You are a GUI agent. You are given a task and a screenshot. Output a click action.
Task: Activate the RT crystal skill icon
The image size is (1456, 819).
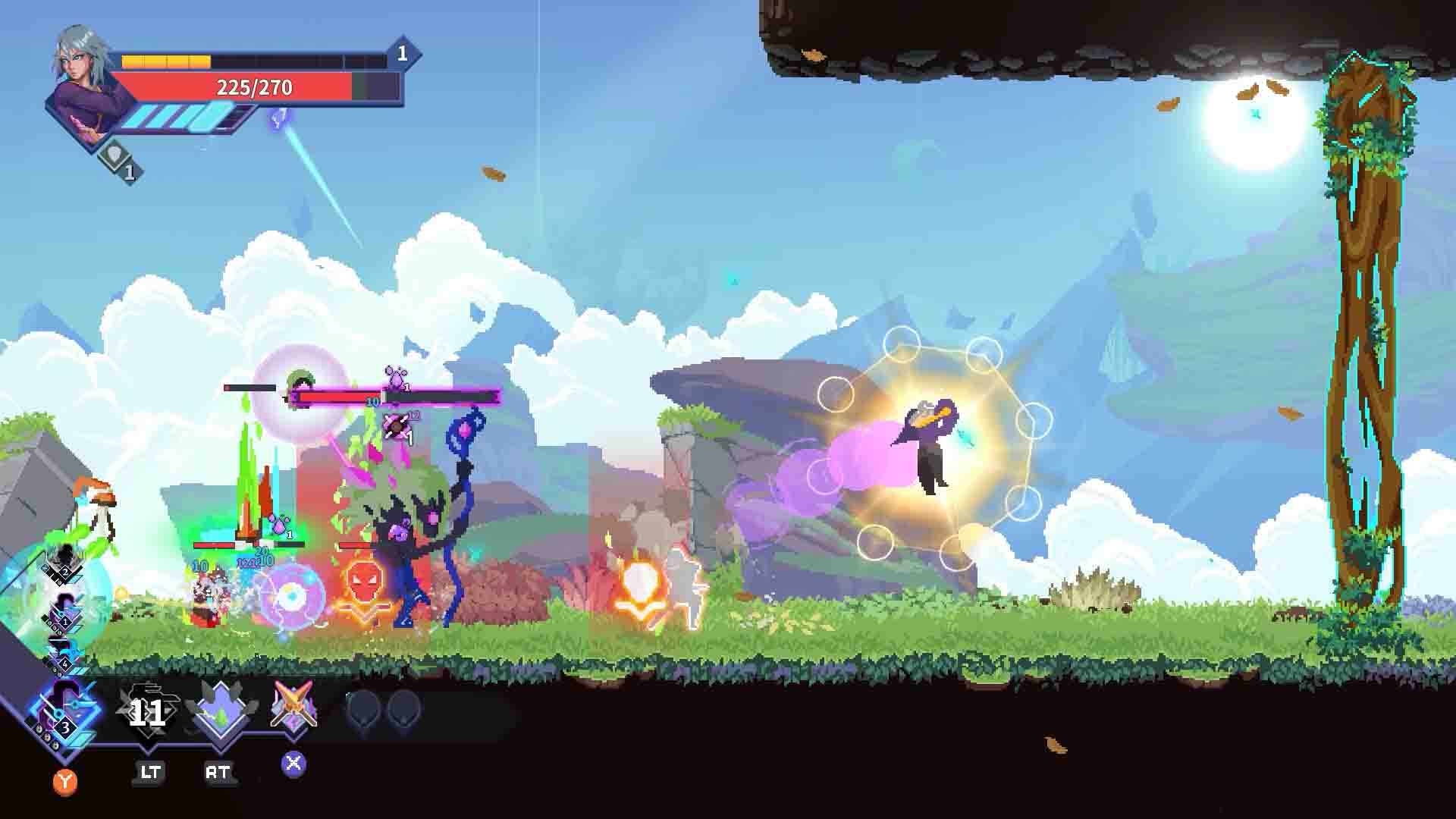[x=220, y=711]
